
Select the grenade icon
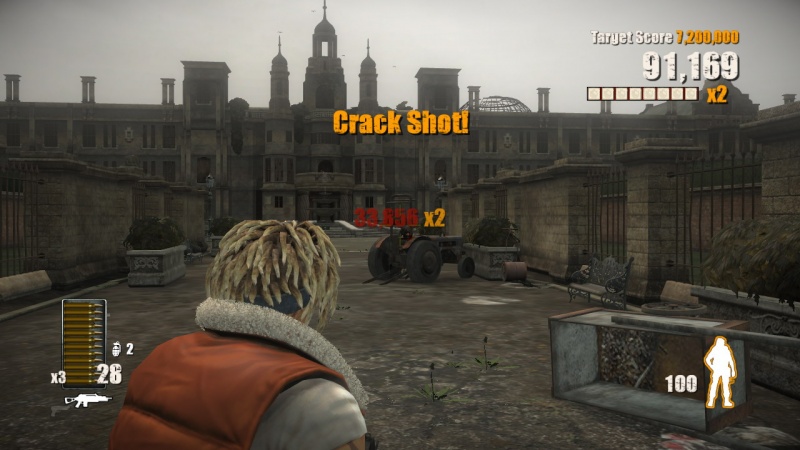pyautogui.click(x=115, y=349)
